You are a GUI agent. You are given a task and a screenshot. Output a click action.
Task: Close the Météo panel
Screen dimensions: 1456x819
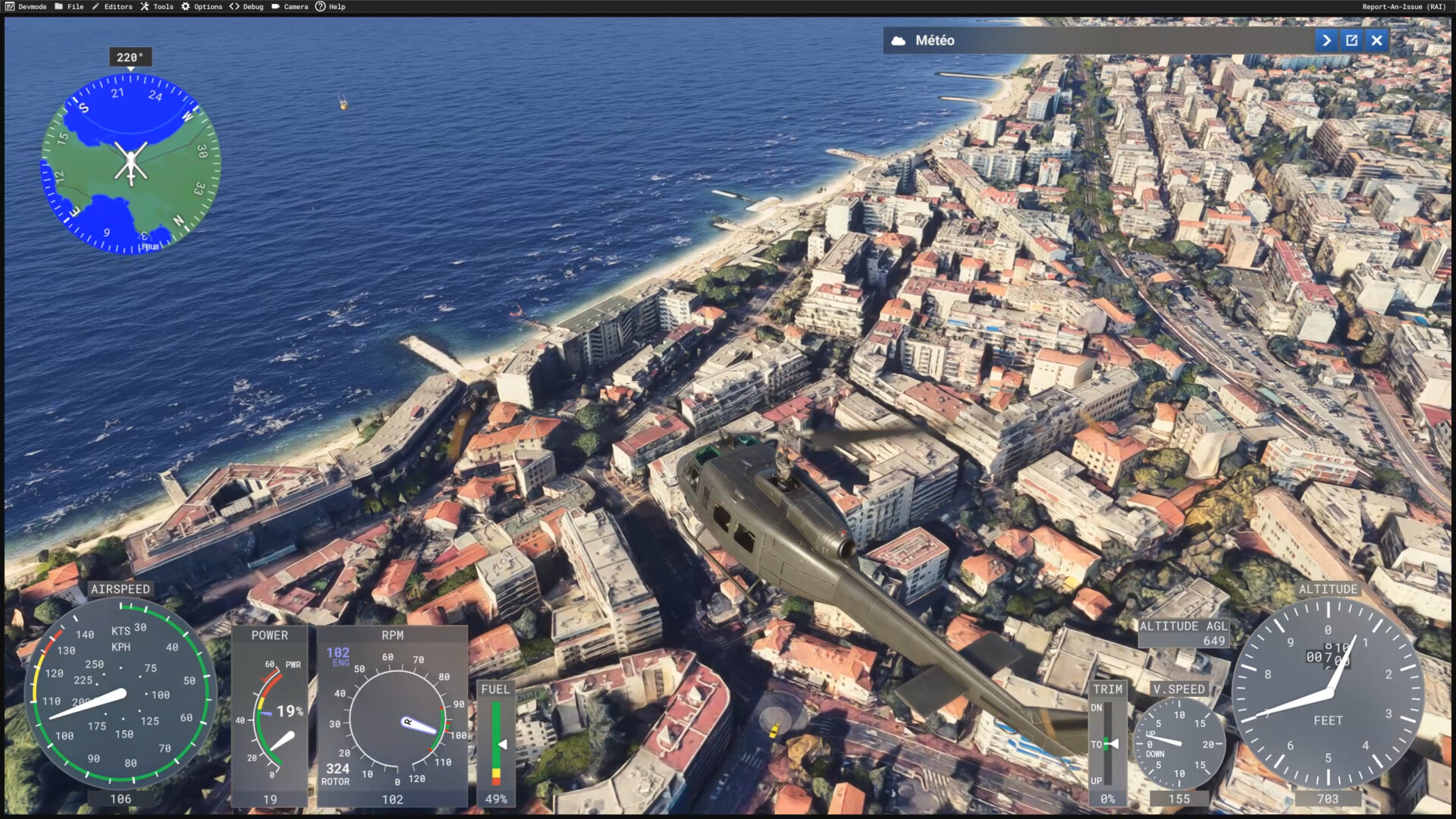tap(1376, 41)
